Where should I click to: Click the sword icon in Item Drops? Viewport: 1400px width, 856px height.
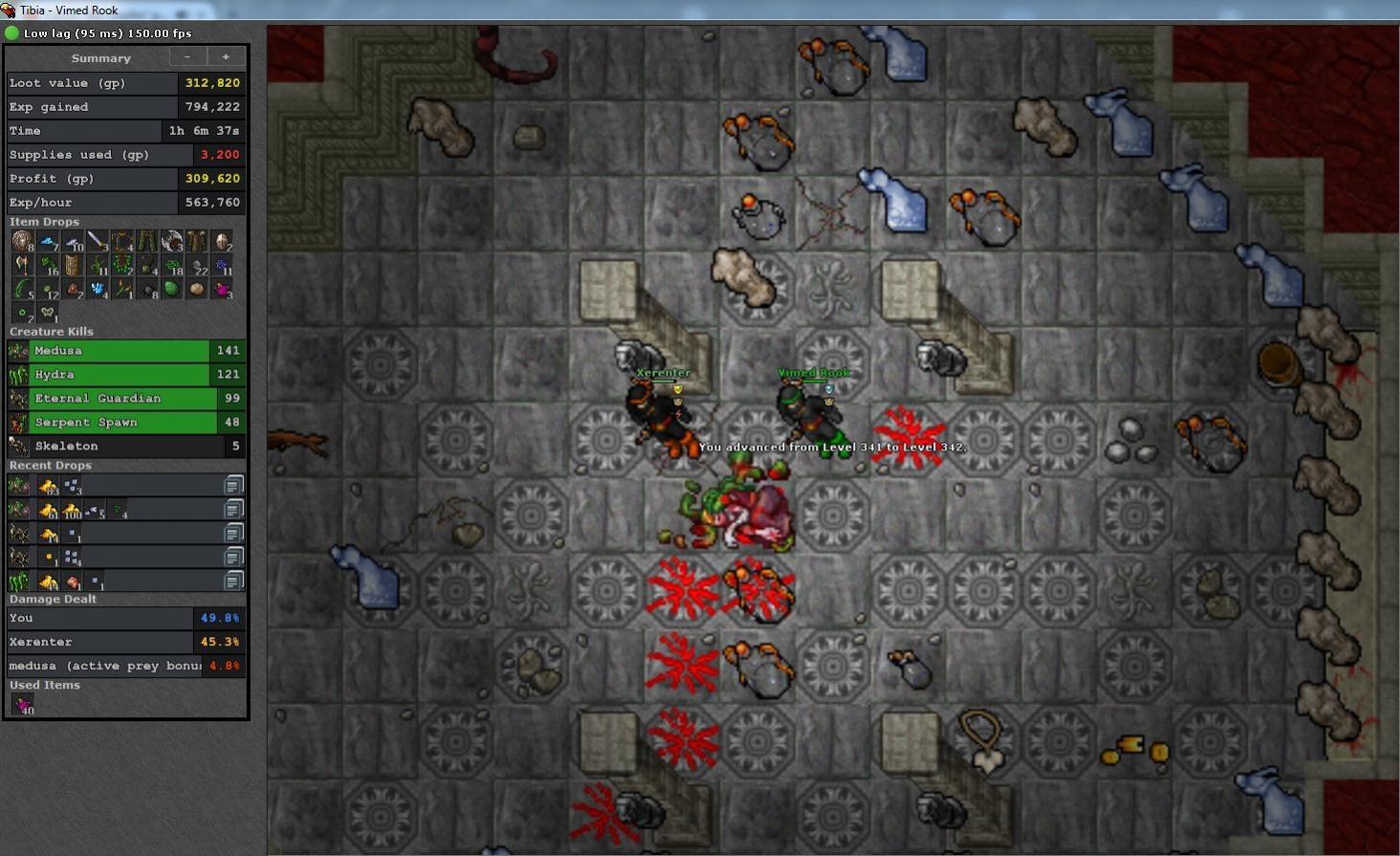[x=97, y=241]
